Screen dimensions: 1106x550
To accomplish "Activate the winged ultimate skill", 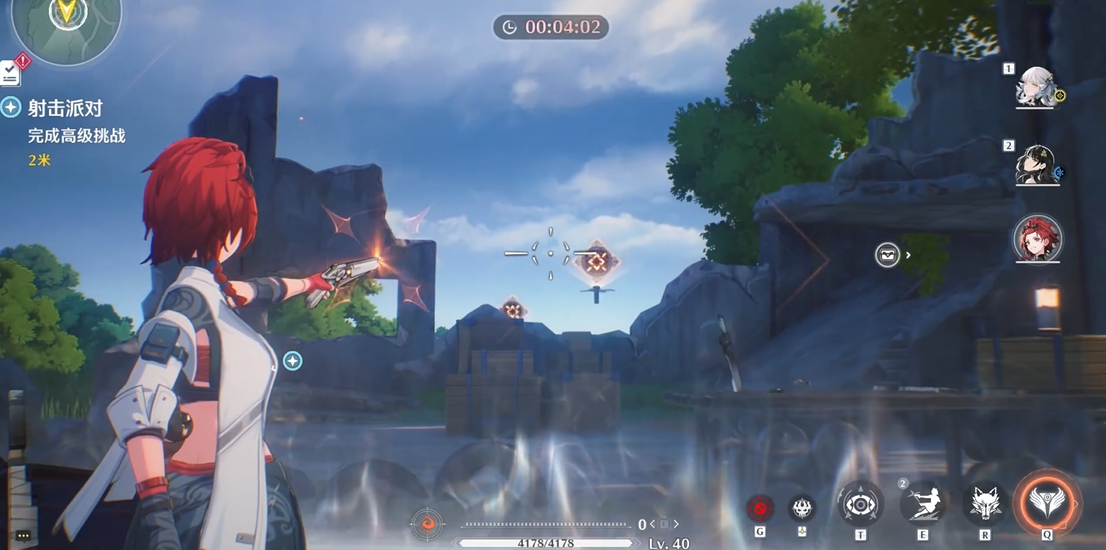I will click(1047, 503).
